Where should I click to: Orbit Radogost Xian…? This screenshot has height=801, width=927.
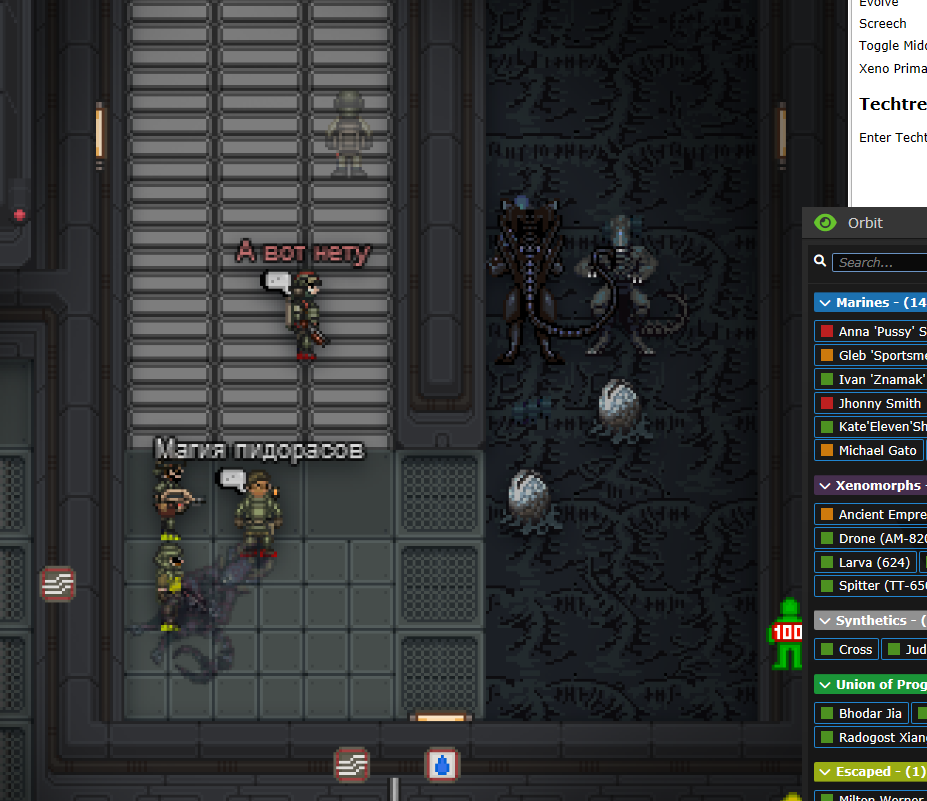(872, 737)
